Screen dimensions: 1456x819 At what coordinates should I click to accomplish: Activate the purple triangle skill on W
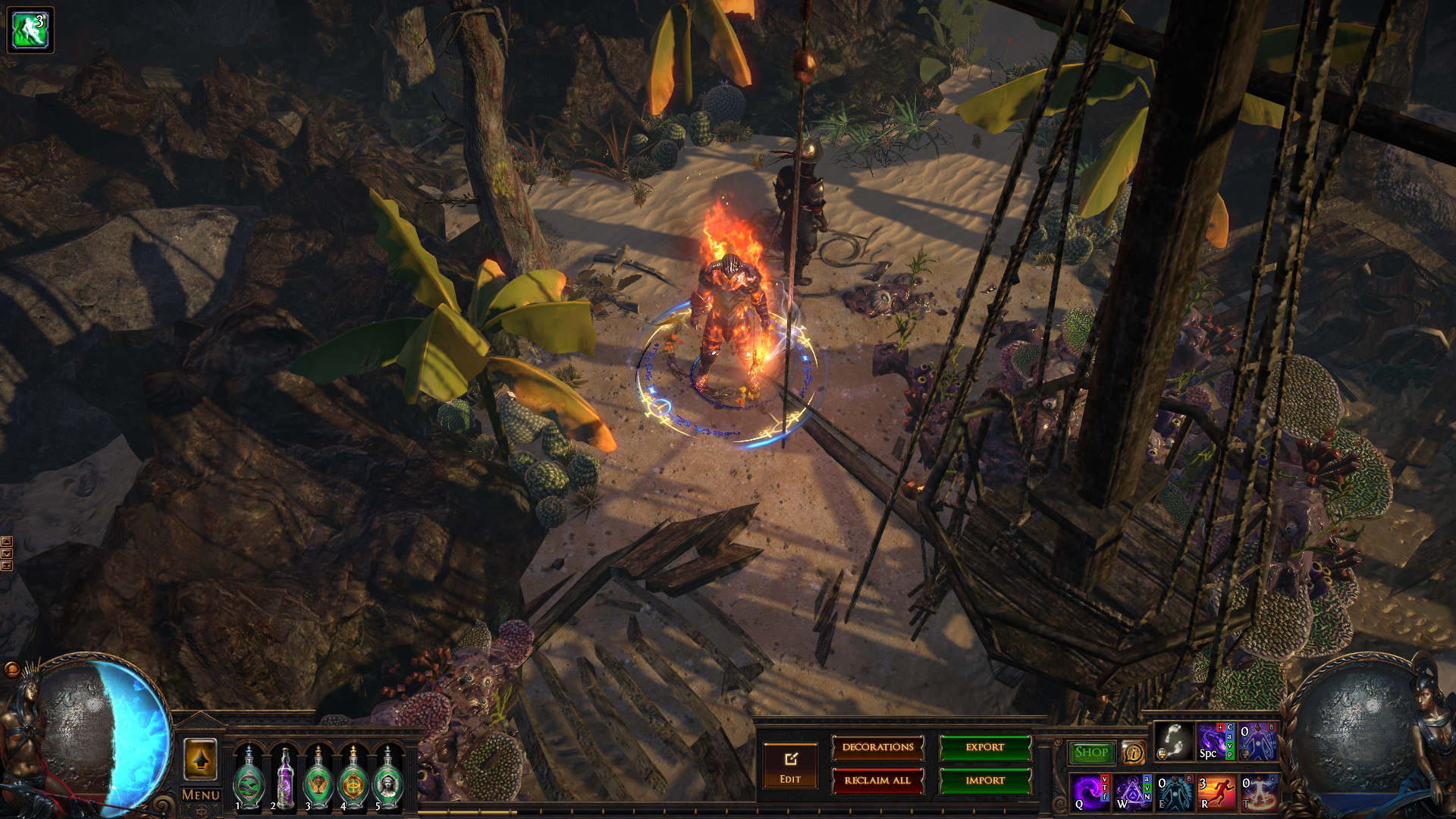1132,792
